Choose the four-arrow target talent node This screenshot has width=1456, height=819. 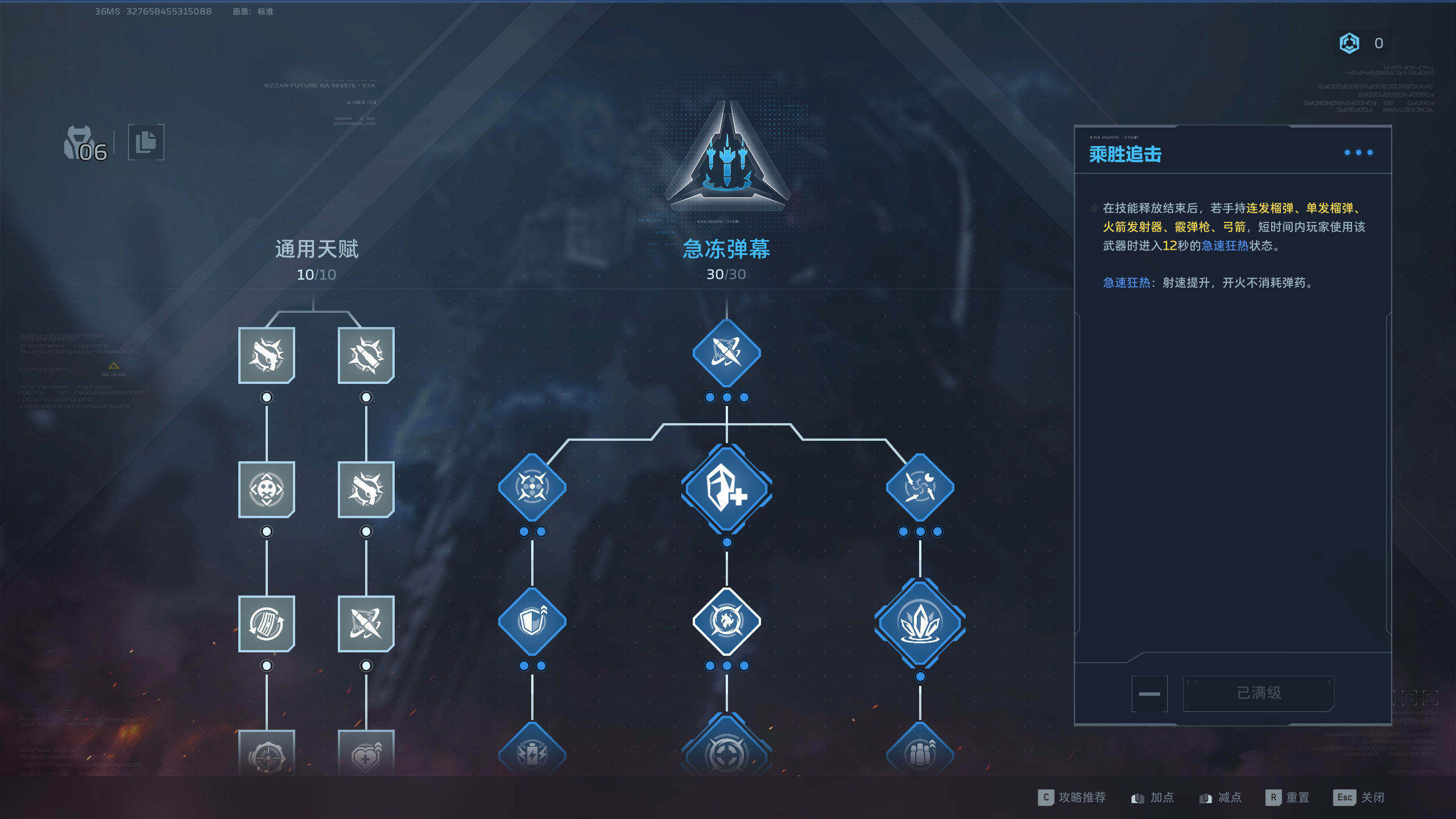[x=532, y=487]
